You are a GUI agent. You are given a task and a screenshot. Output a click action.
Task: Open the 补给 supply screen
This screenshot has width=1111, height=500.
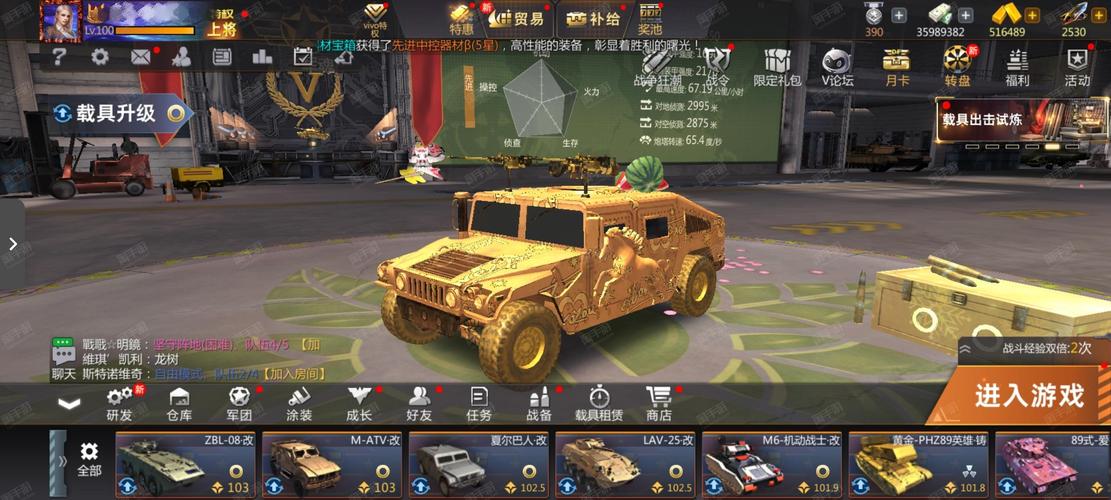(595, 18)
